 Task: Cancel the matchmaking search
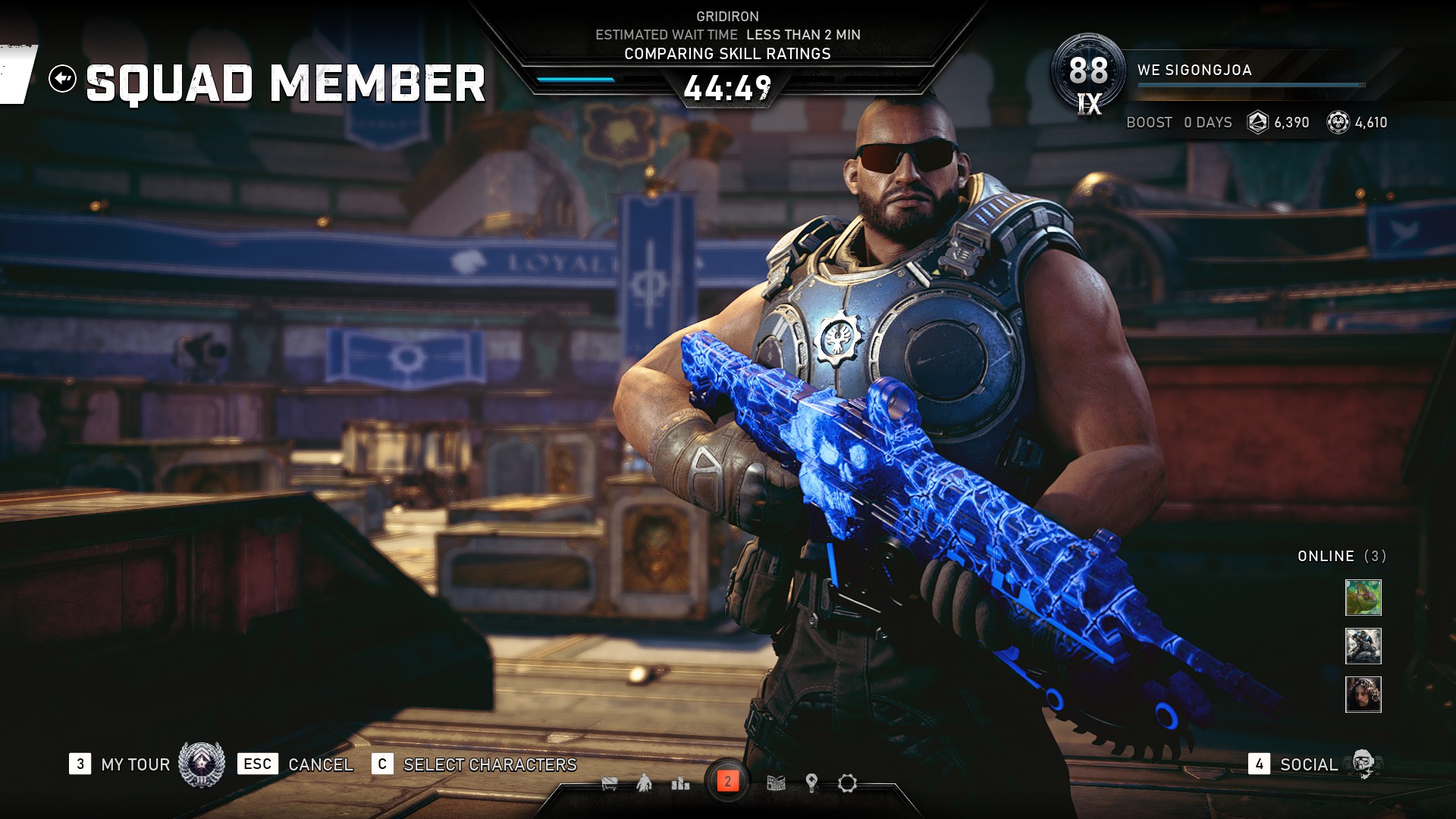click(x=320, y=764)
